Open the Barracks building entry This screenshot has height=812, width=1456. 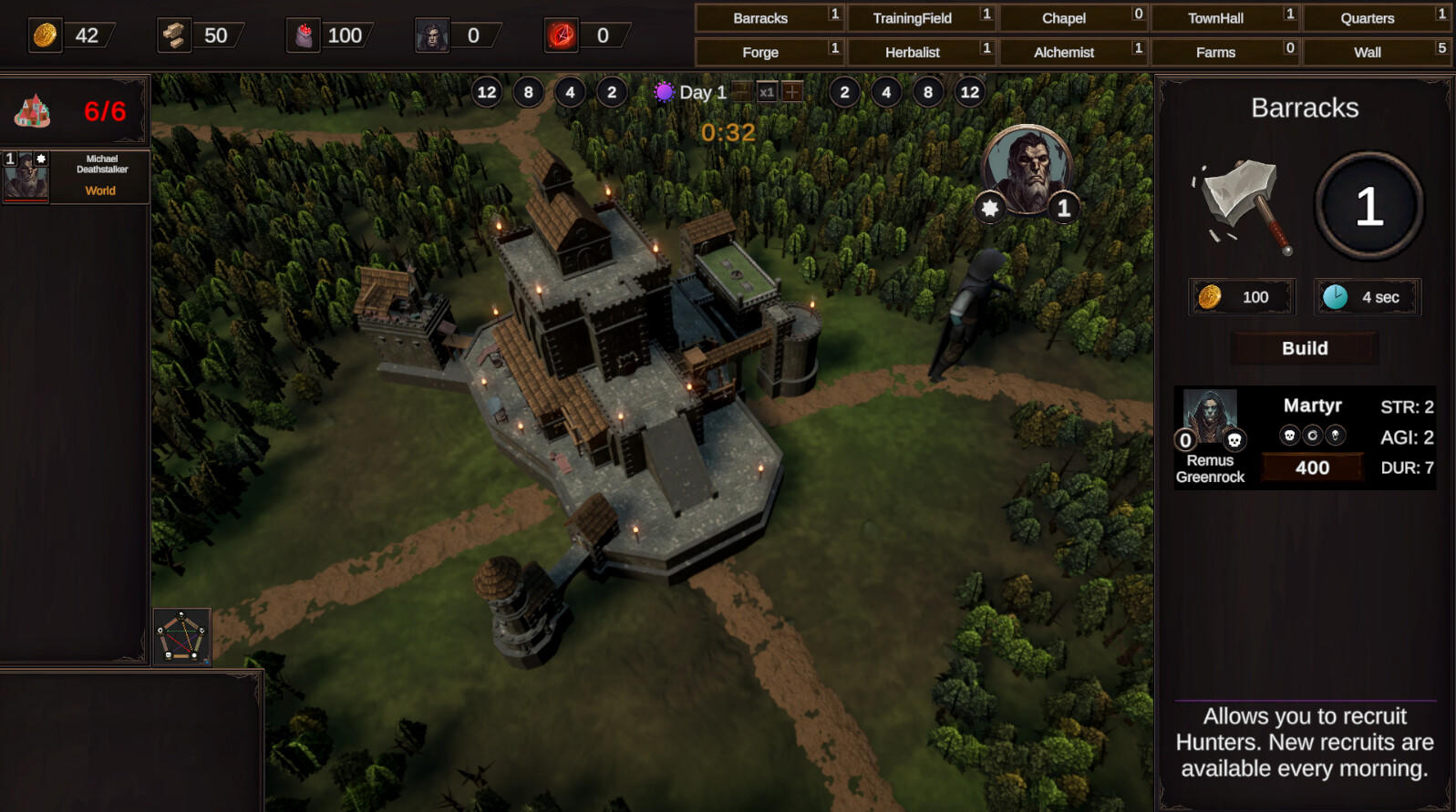pyautogui.click(x=760, y=18)
